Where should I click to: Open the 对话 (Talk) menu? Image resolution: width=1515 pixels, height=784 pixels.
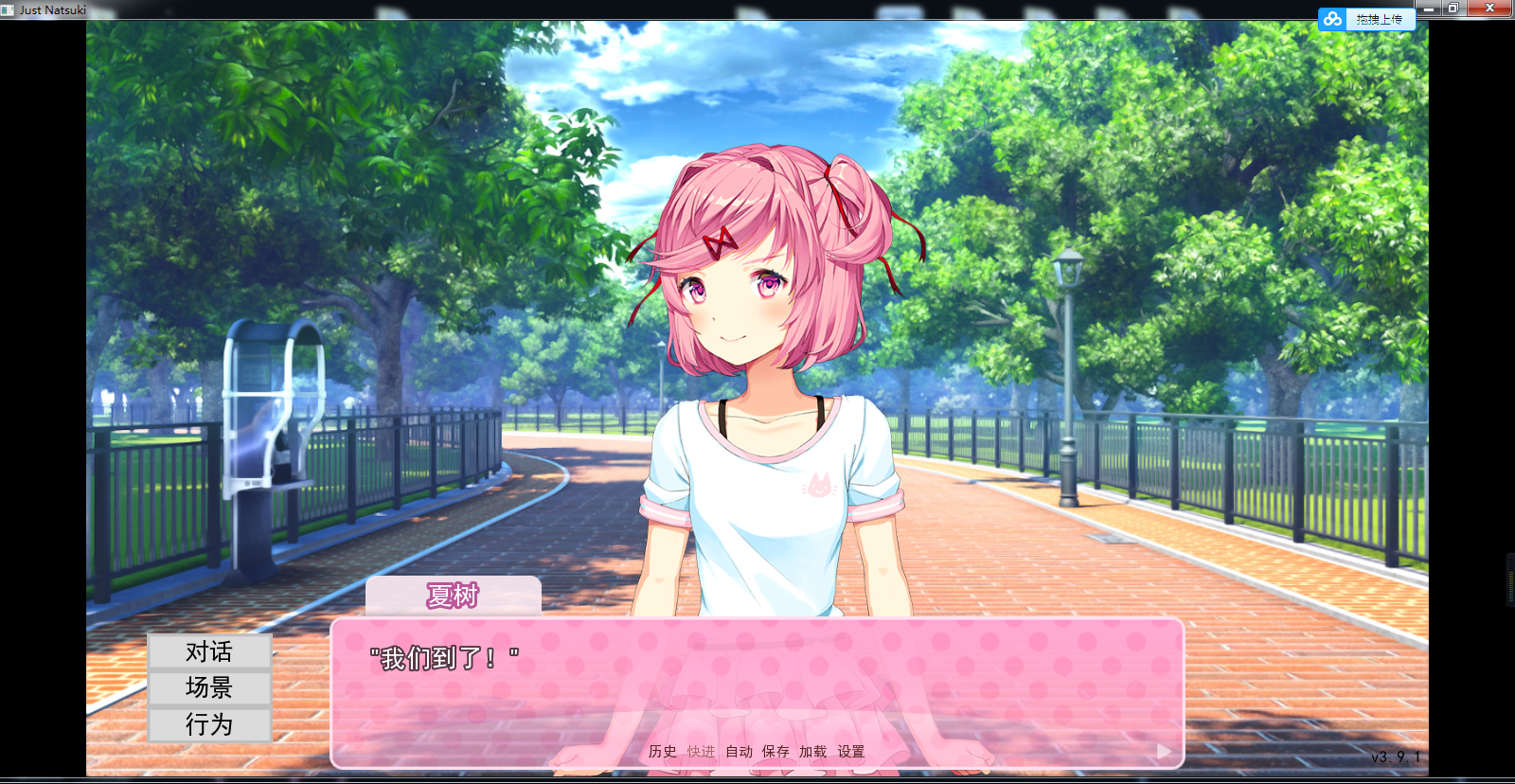[209, 651]
